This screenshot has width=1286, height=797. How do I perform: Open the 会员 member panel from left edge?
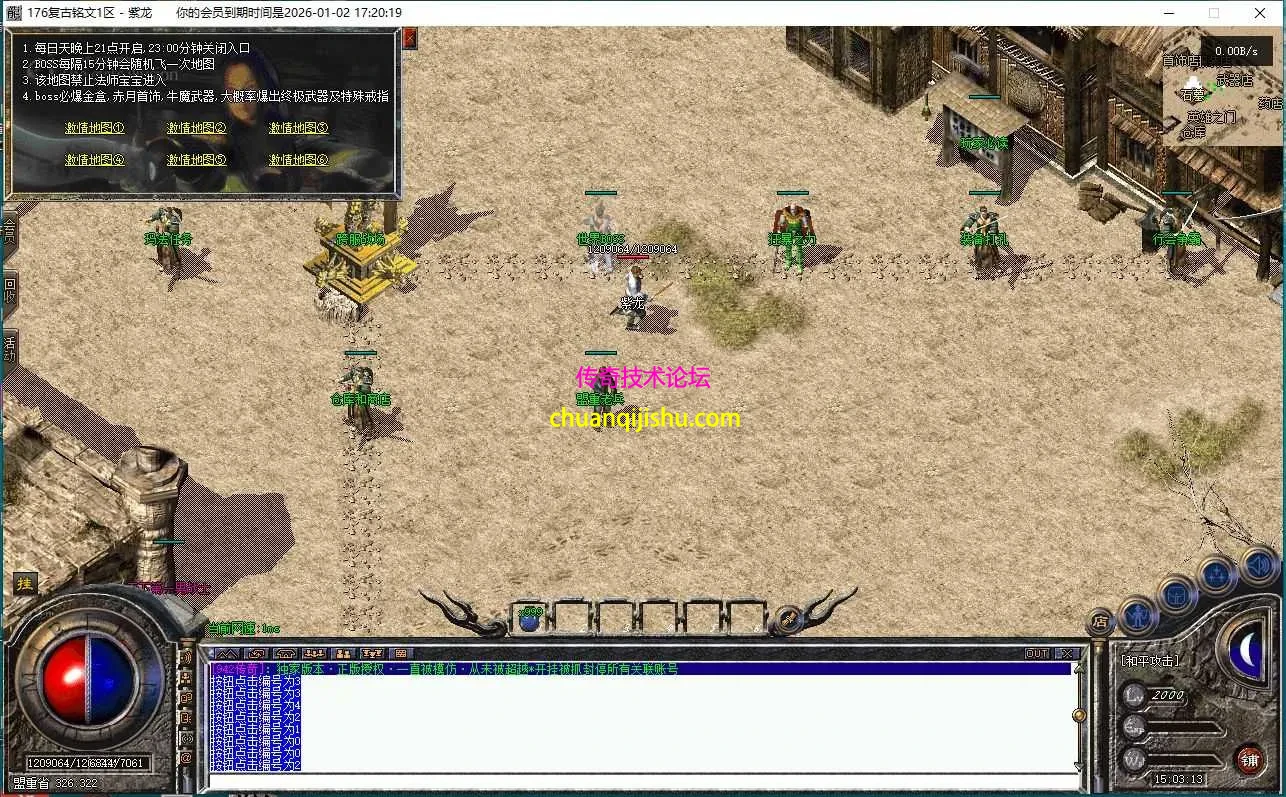tap(12, 233)
